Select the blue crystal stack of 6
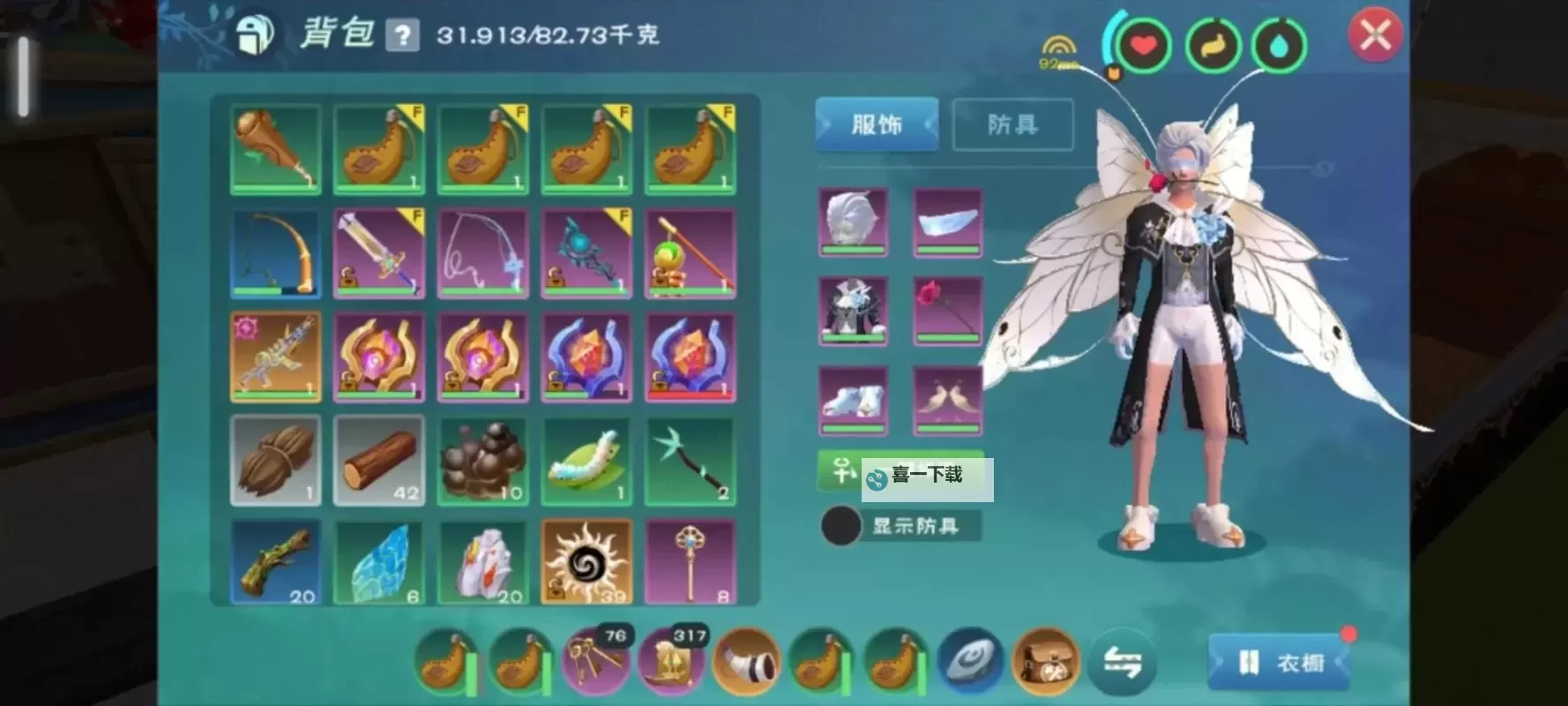The image size is (1568, 706). coord(379,561)
